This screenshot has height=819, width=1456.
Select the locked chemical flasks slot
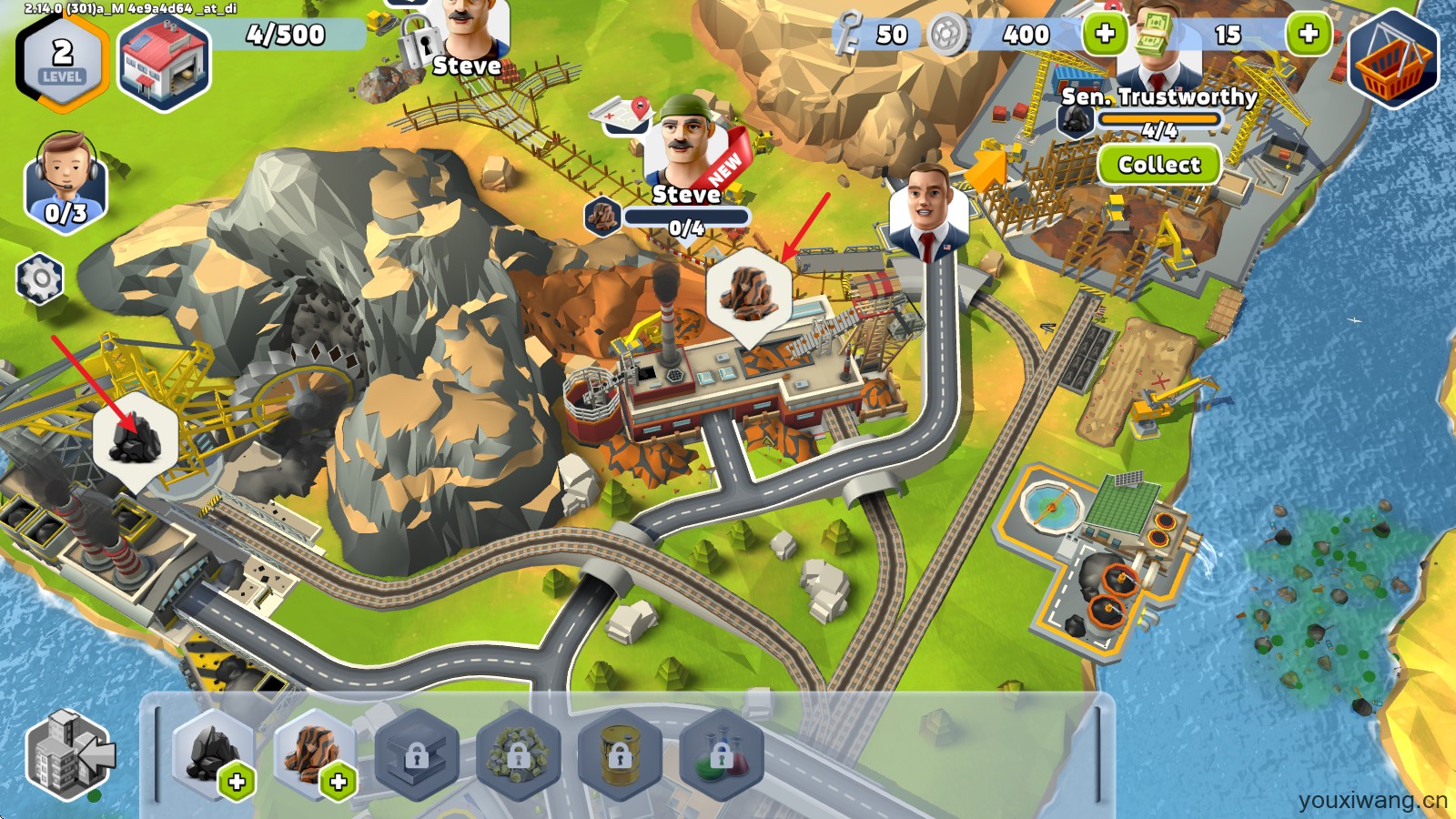click(x=721, y=753)
